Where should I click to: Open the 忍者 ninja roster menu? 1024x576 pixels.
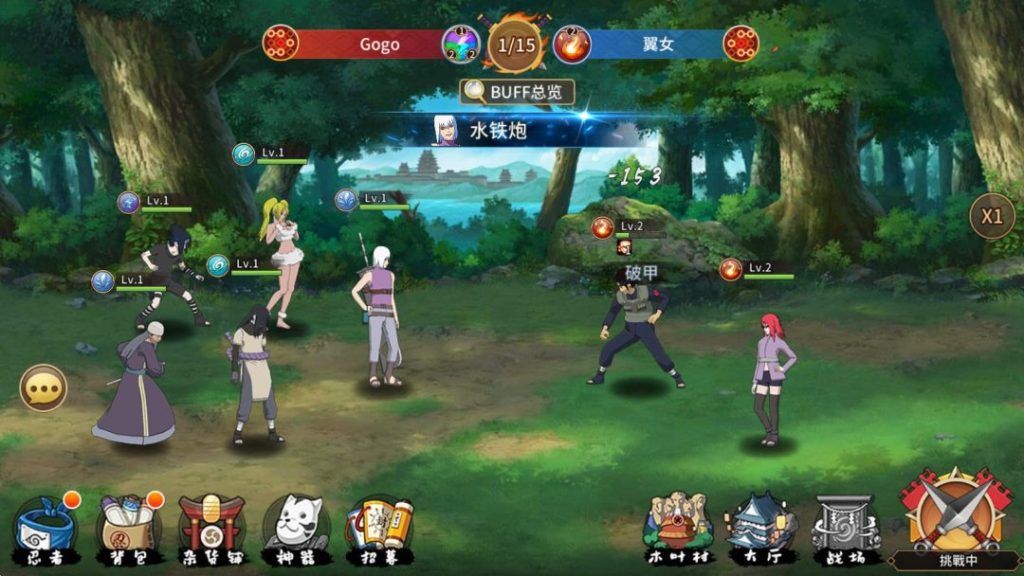(44, 527)
